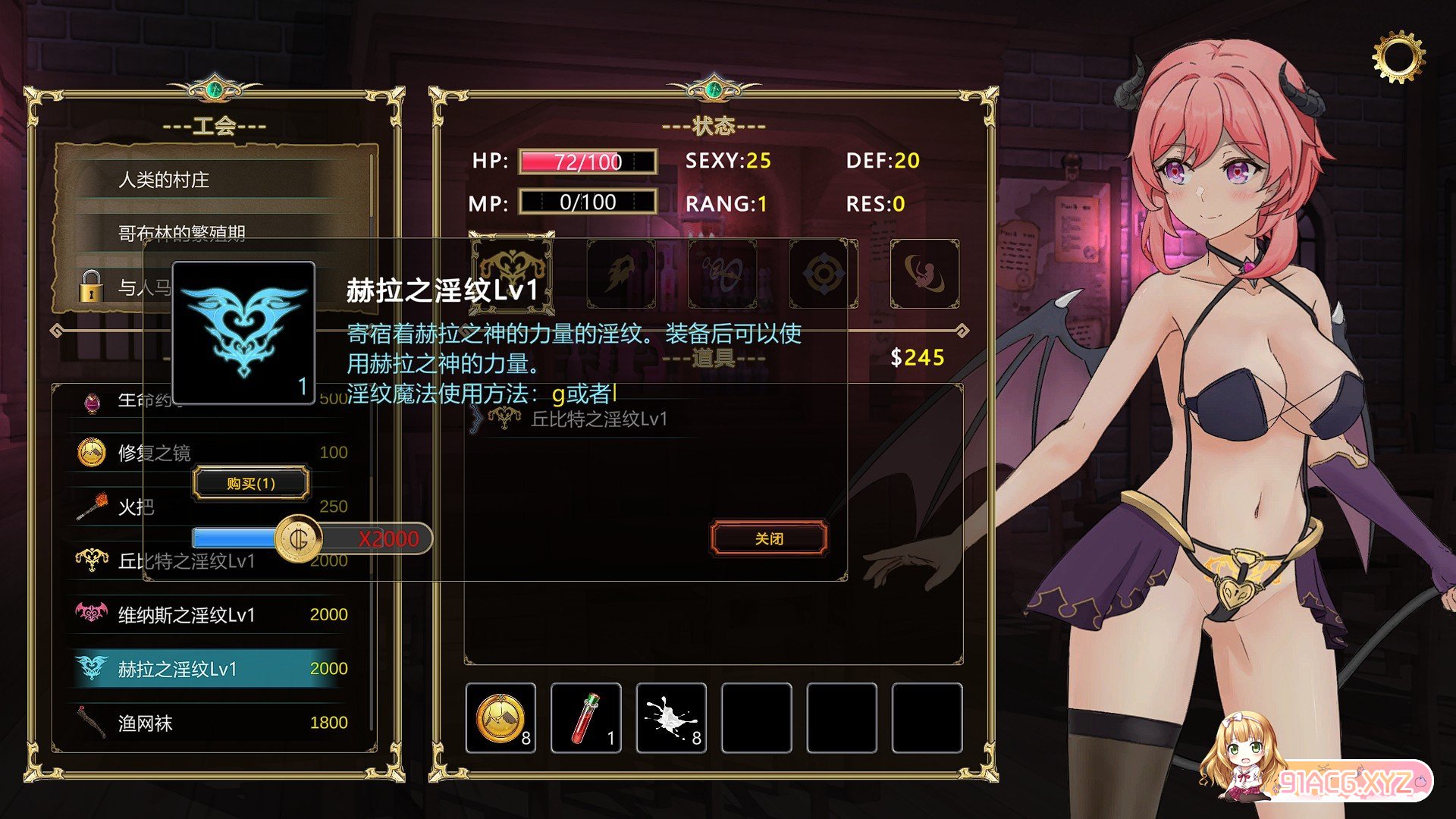Select the 人类的村庄 guild quest
Screen dimensions: 1456x819
pos(164,180)
